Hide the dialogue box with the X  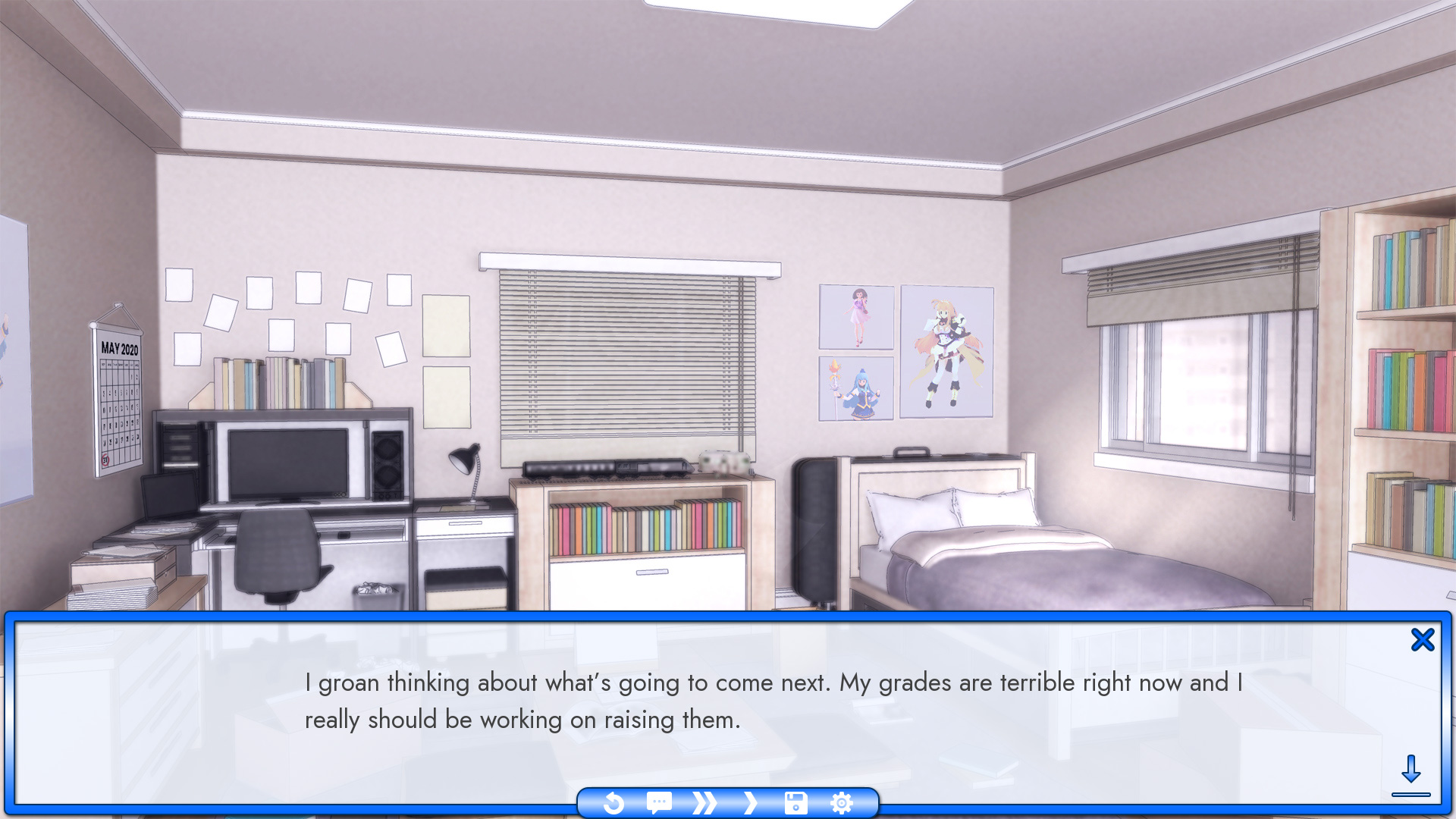(1423, 639)
